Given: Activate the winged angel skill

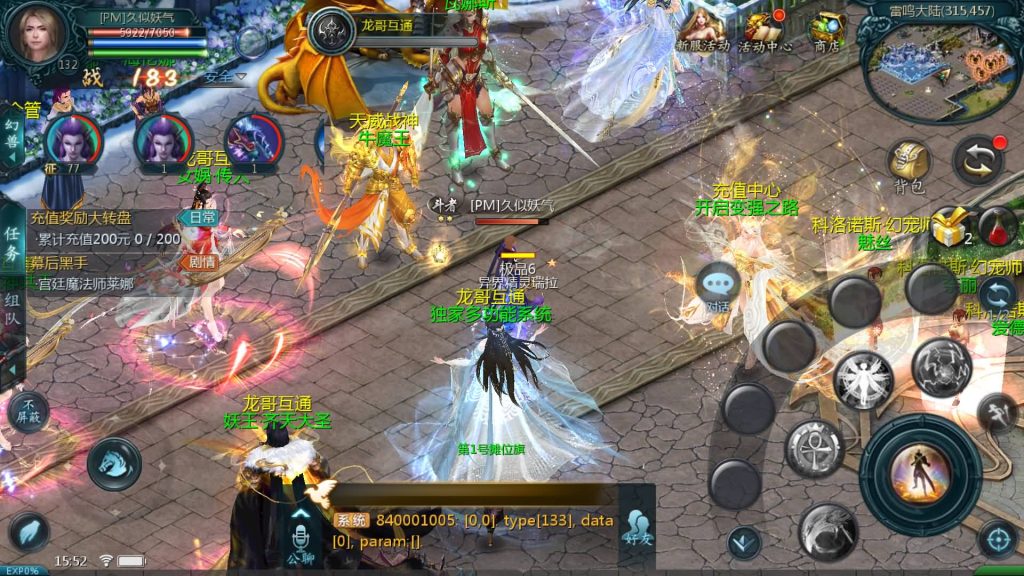Looking at the screenshot, I should tap(863, 380).
